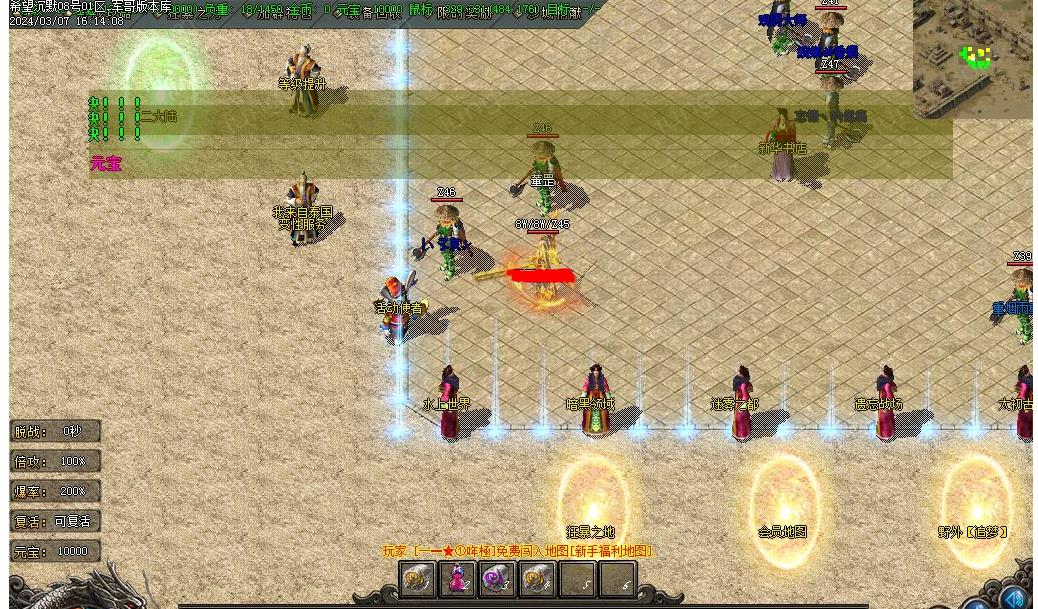
Task: Drink the pink potion in slot 2
Action: coord(457,579)
